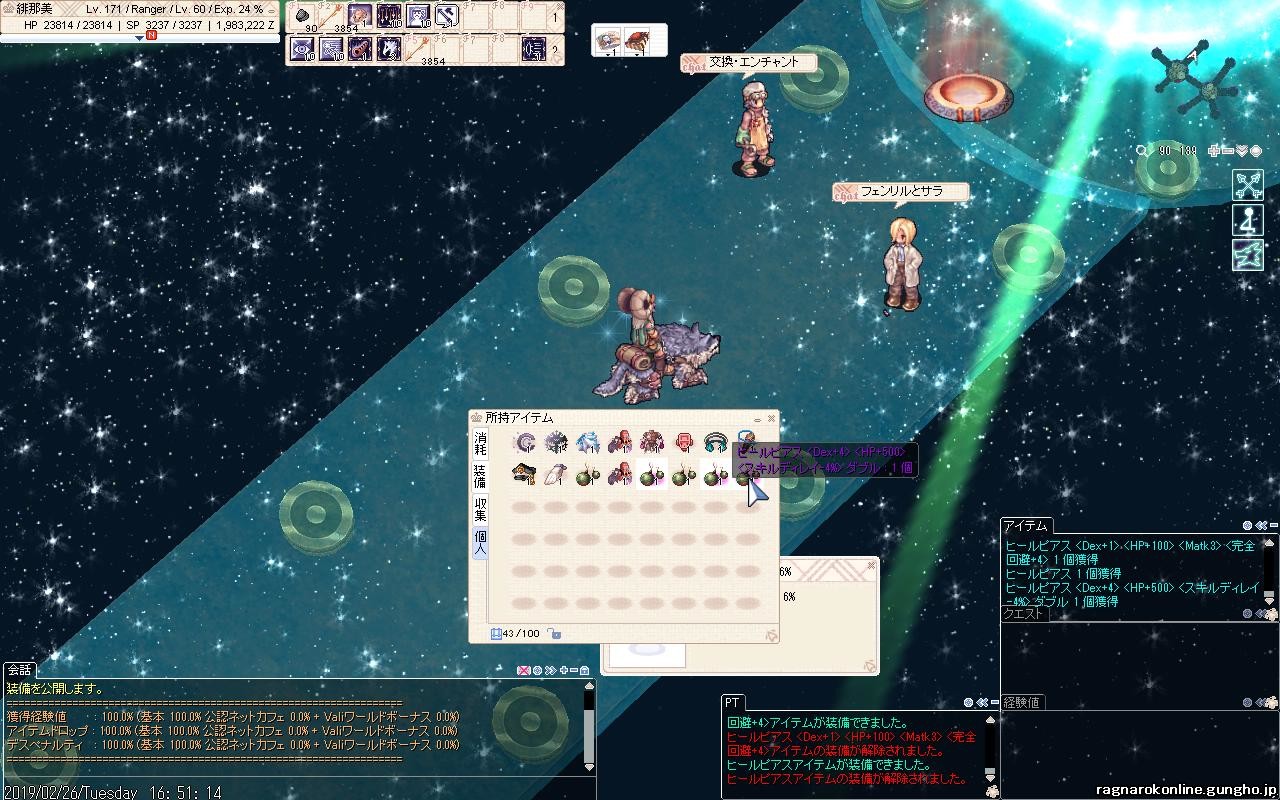Open the PT party chat tab
The width and height of the screenshot is (1280, 800).
click(732, 703)
